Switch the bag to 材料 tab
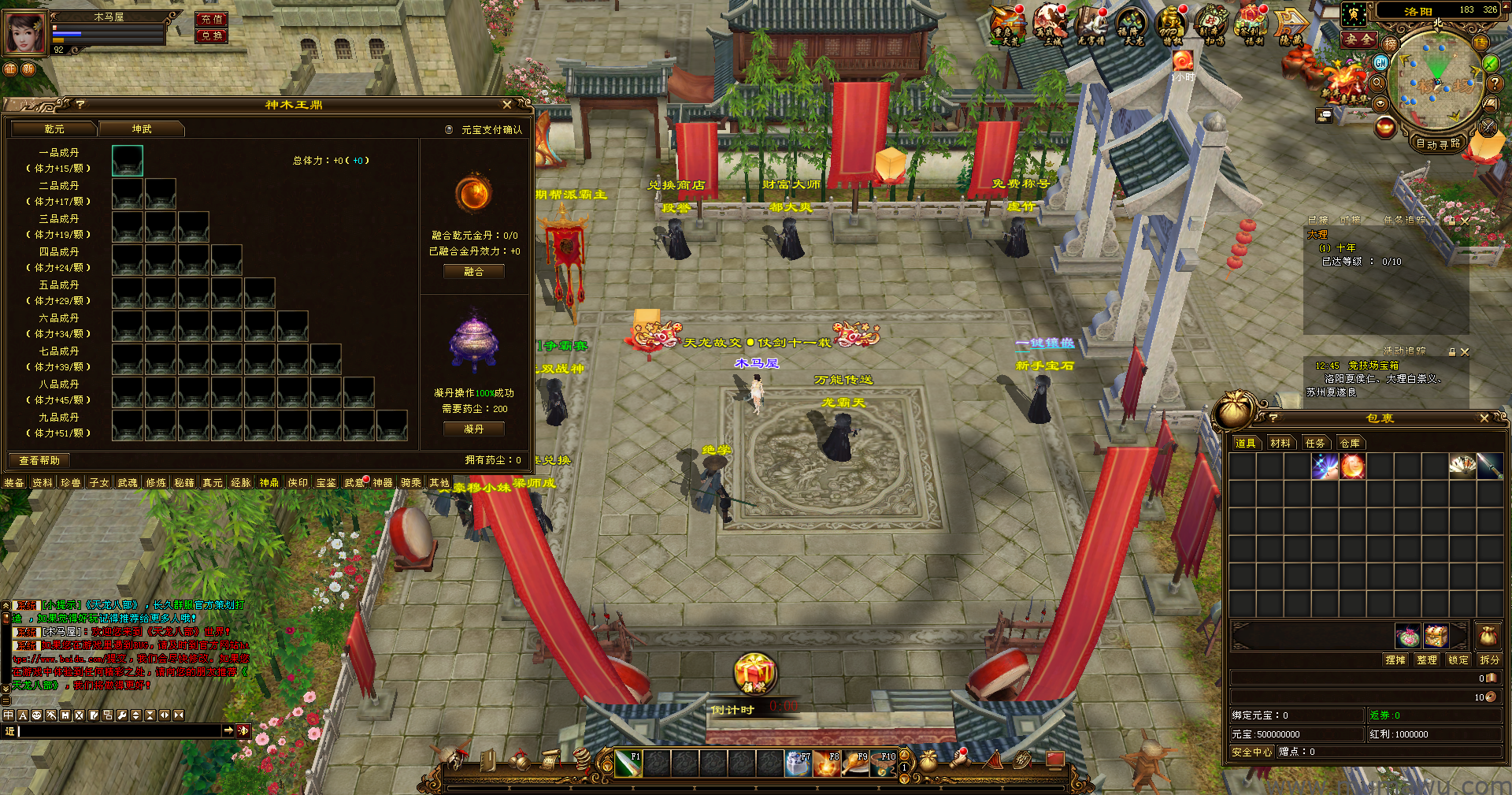Viewport: 1512px width, 795px height. 1280,444
